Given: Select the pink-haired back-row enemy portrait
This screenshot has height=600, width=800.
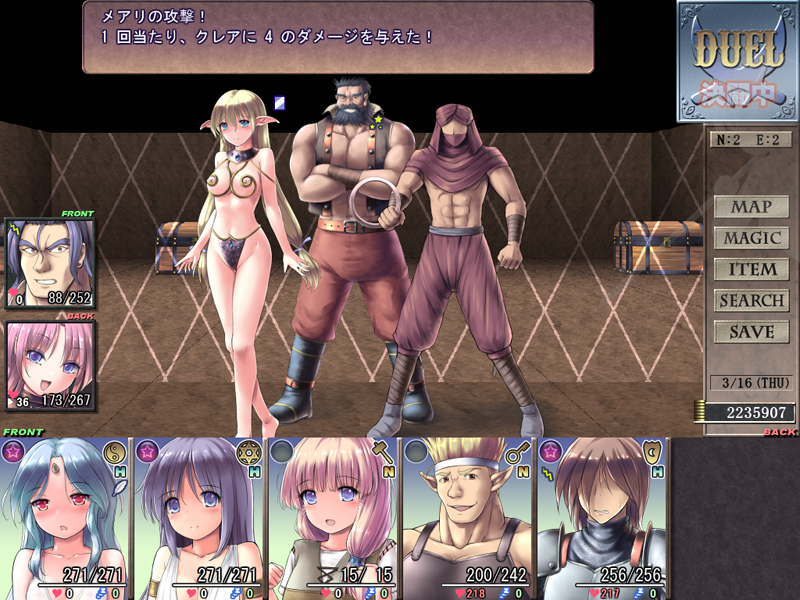Looking at the screenshot, I should point(50,366).
